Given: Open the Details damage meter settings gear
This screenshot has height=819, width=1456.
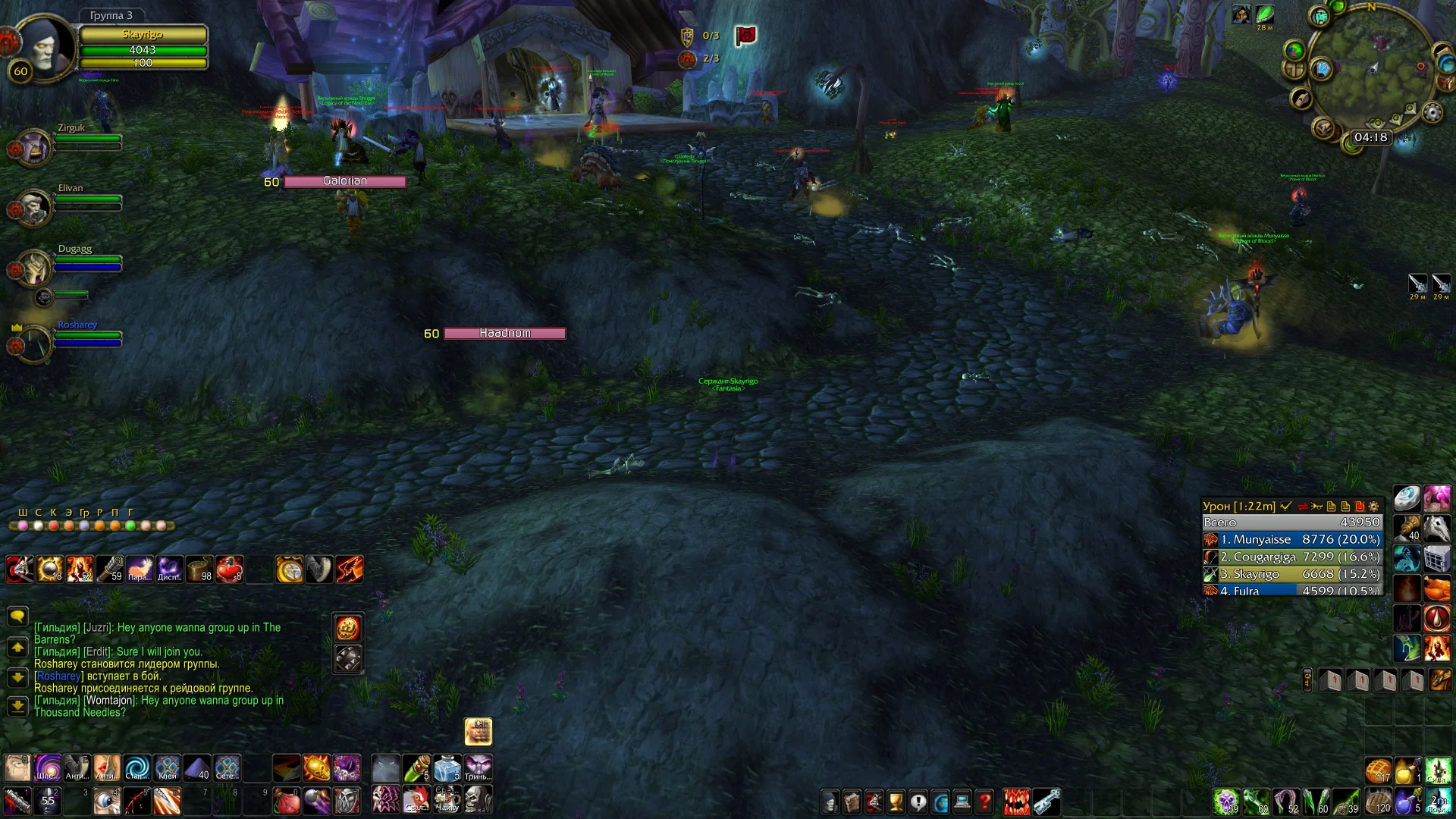Looking at the screenshot, I should pyautogui.click(x=1373, y=507).
